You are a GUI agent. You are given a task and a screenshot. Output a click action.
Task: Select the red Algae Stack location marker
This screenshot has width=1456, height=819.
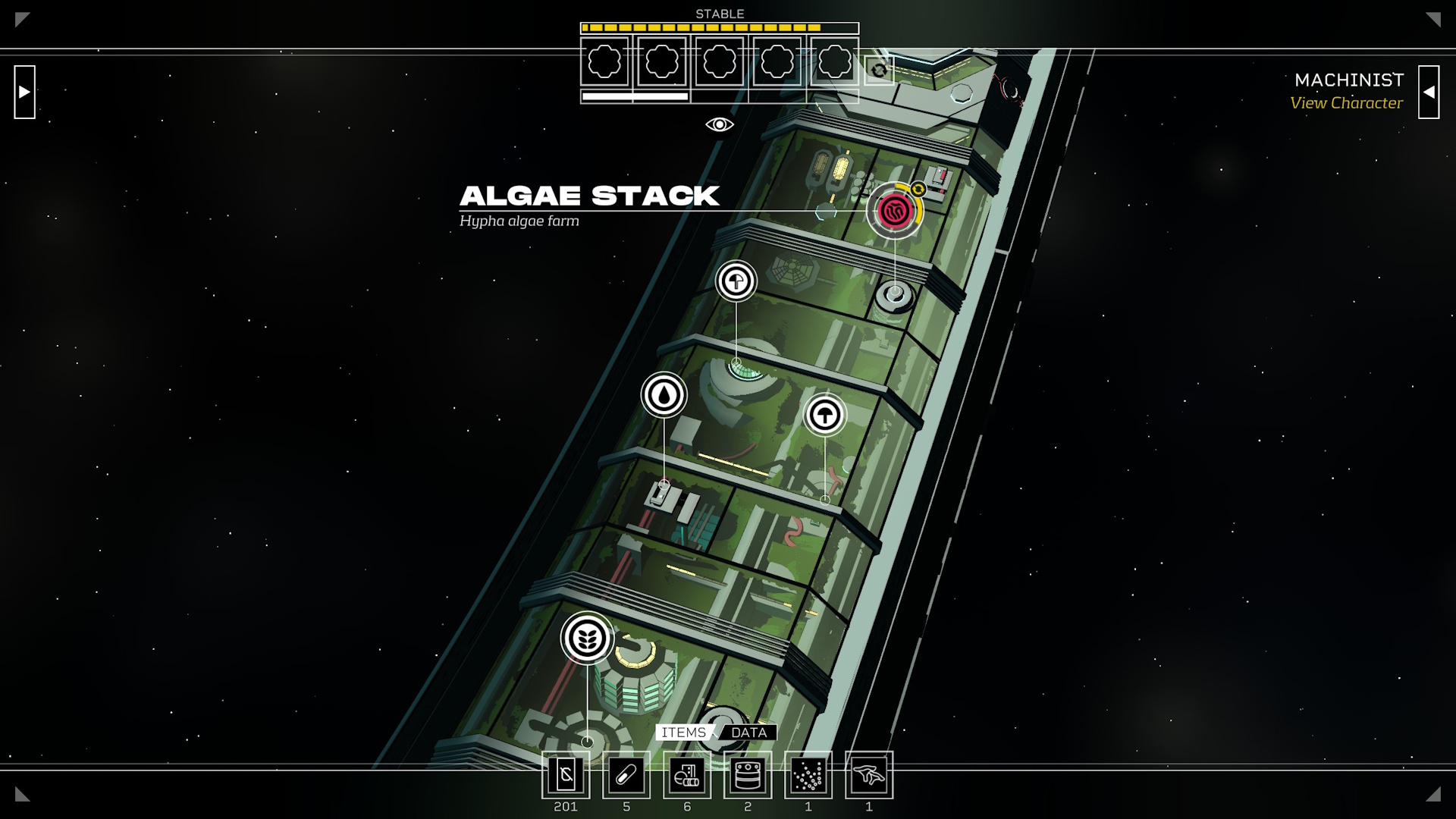(x=895, y=210)
